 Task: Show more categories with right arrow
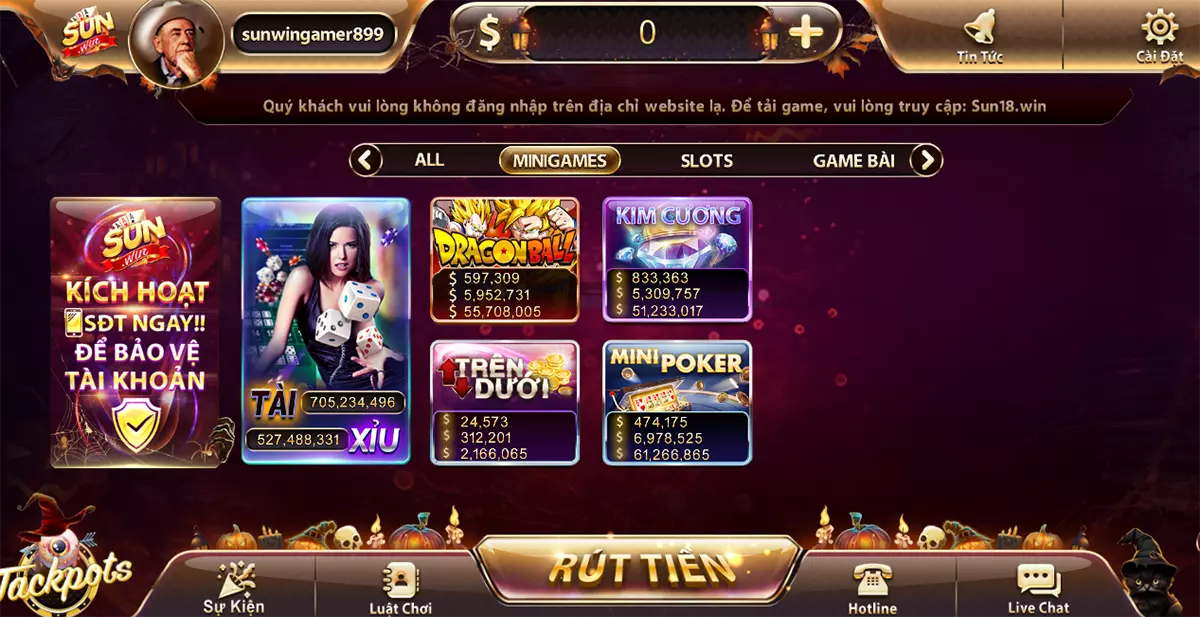tap(927, 160)
